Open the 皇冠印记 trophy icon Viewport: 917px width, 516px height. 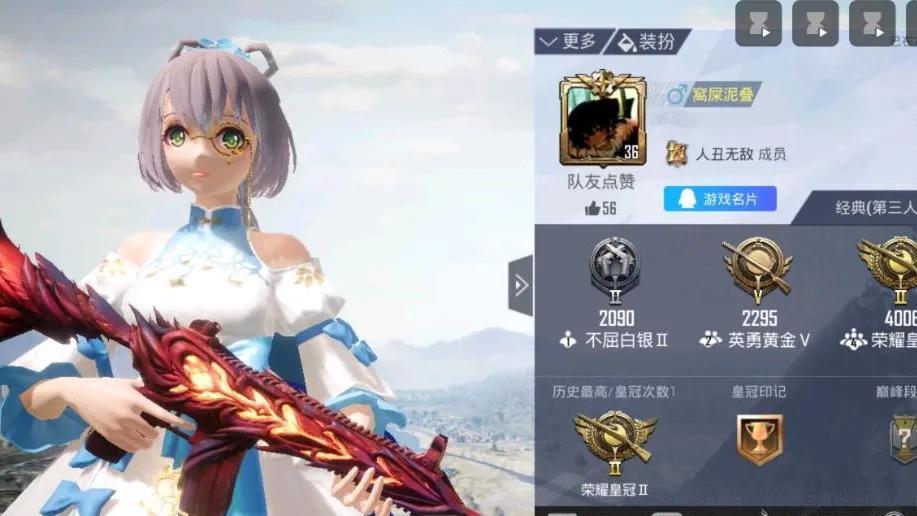[759, 439]
